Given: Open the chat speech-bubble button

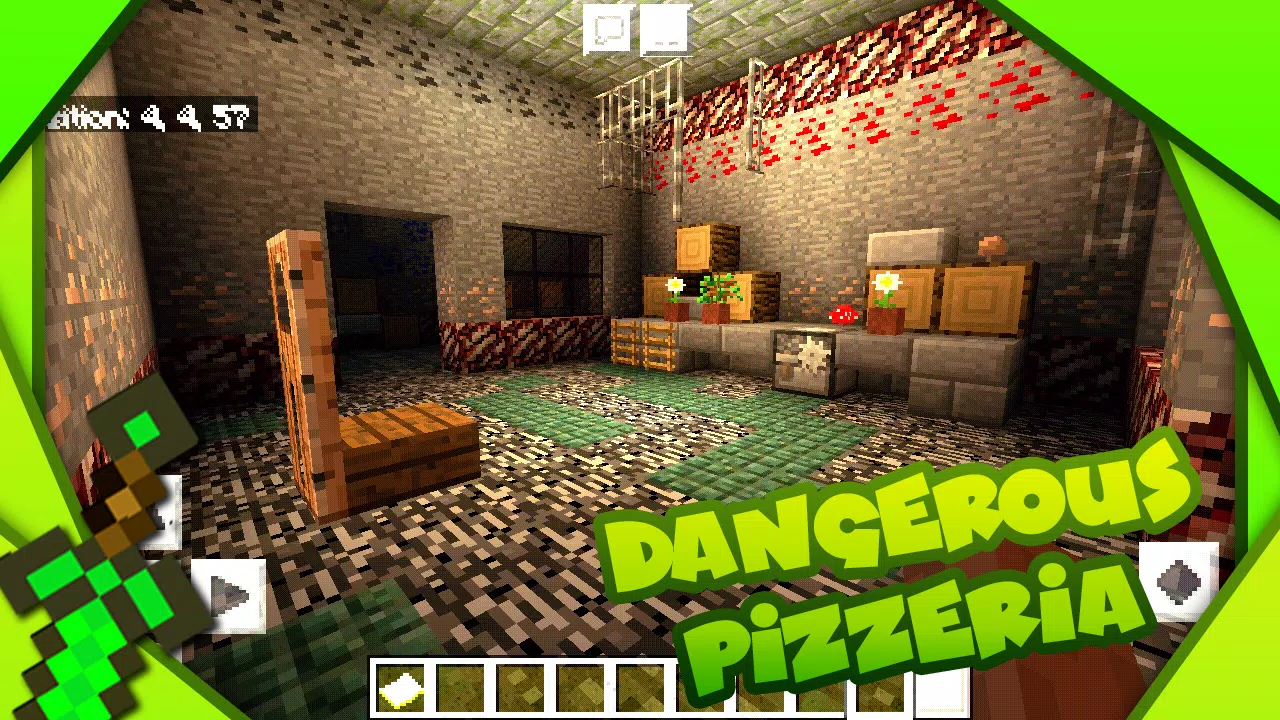Looking at the screenshot, I should click(607, 28).
